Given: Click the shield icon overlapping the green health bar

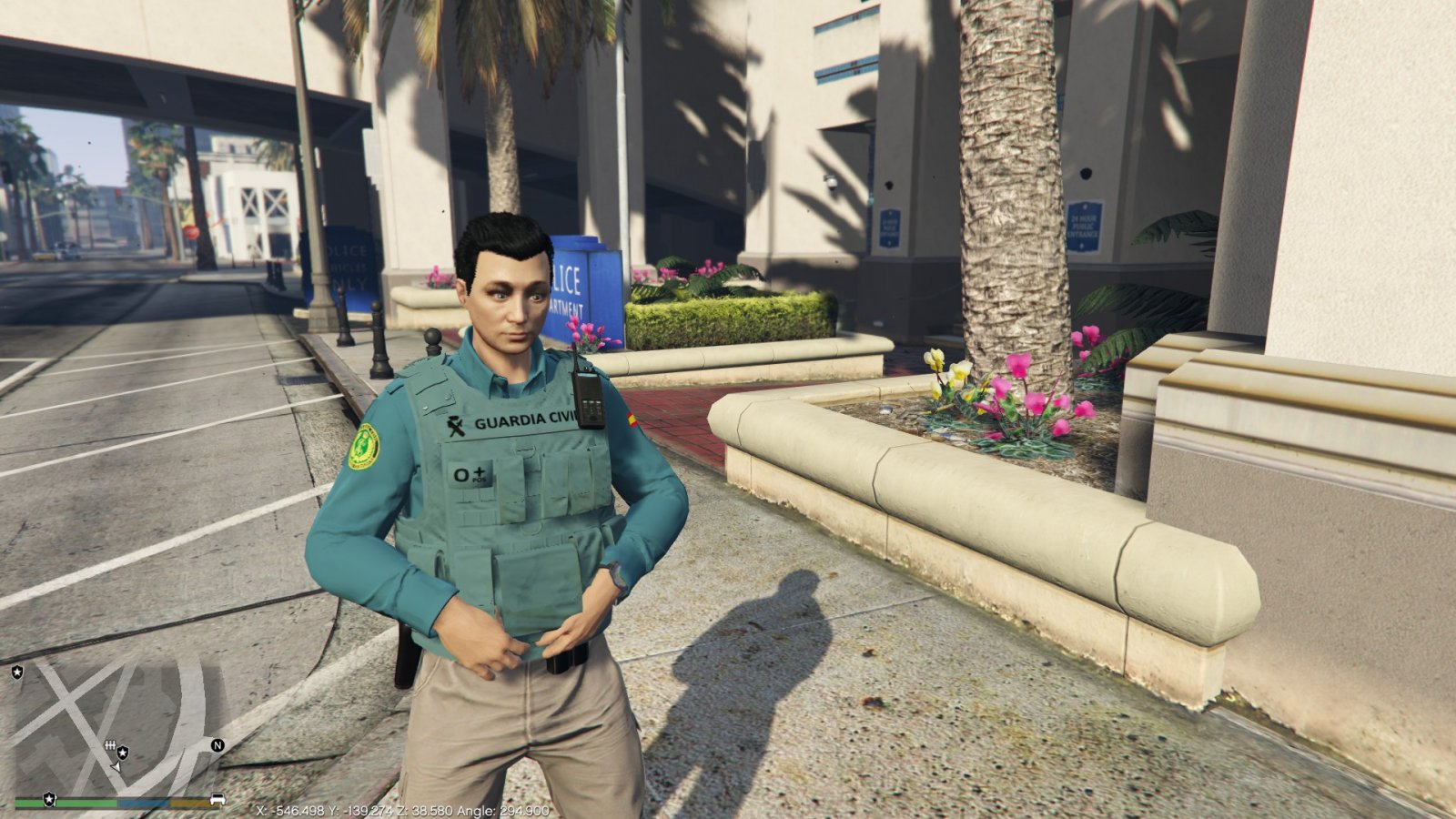Looking at the screenshot, I should coord(49,800).
